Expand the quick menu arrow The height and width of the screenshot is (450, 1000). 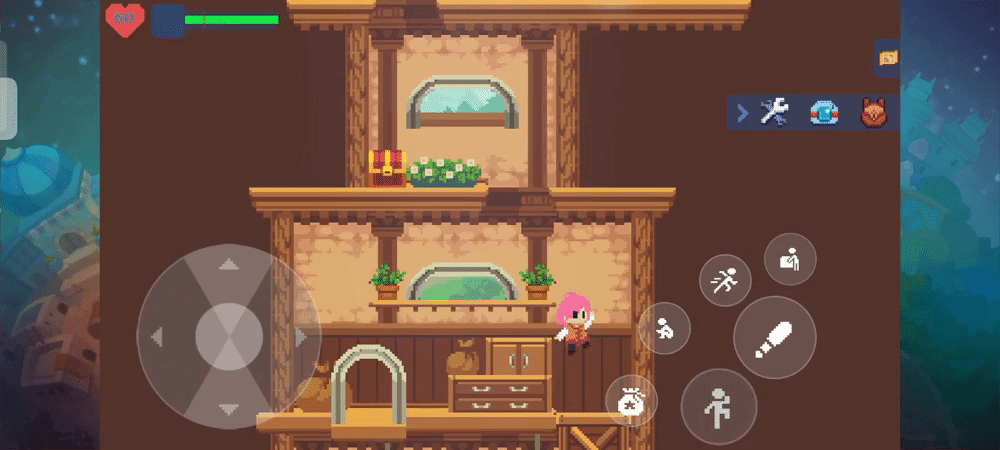coord(742,113)
